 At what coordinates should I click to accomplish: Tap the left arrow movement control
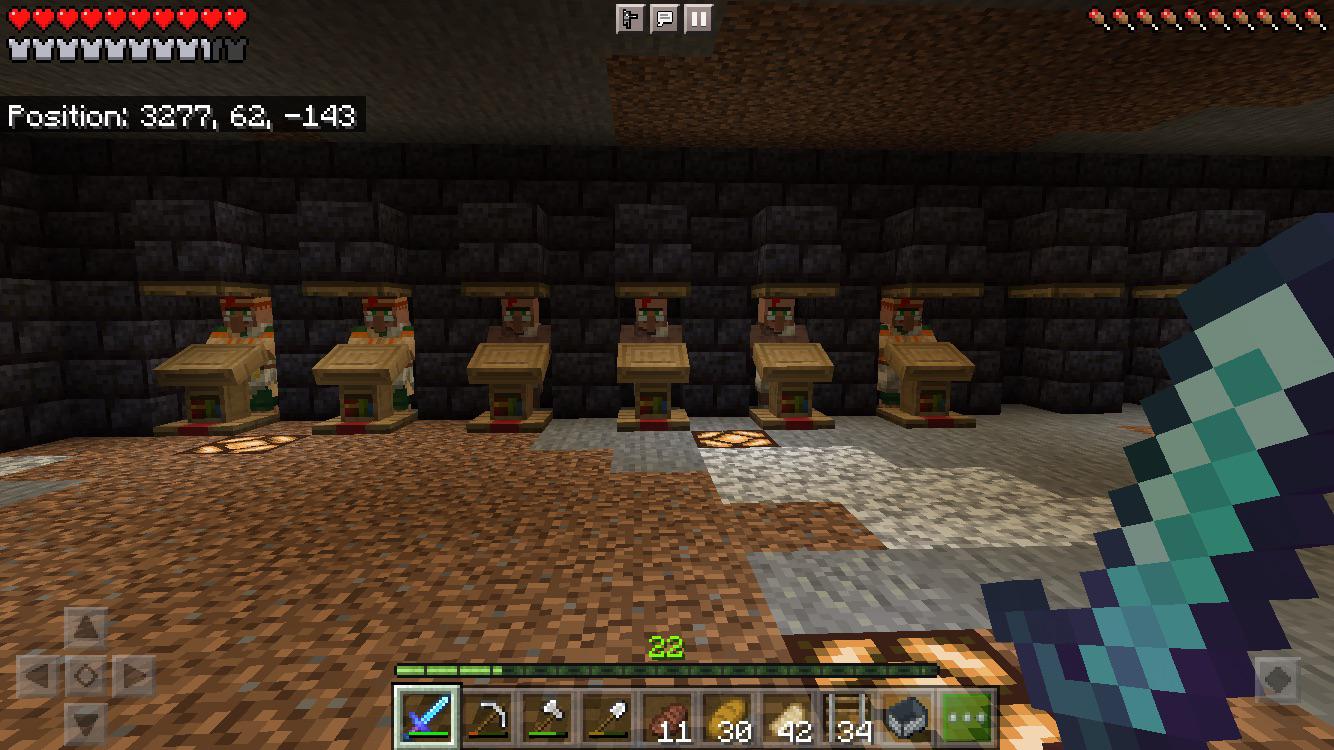click(x=37, y=673)
